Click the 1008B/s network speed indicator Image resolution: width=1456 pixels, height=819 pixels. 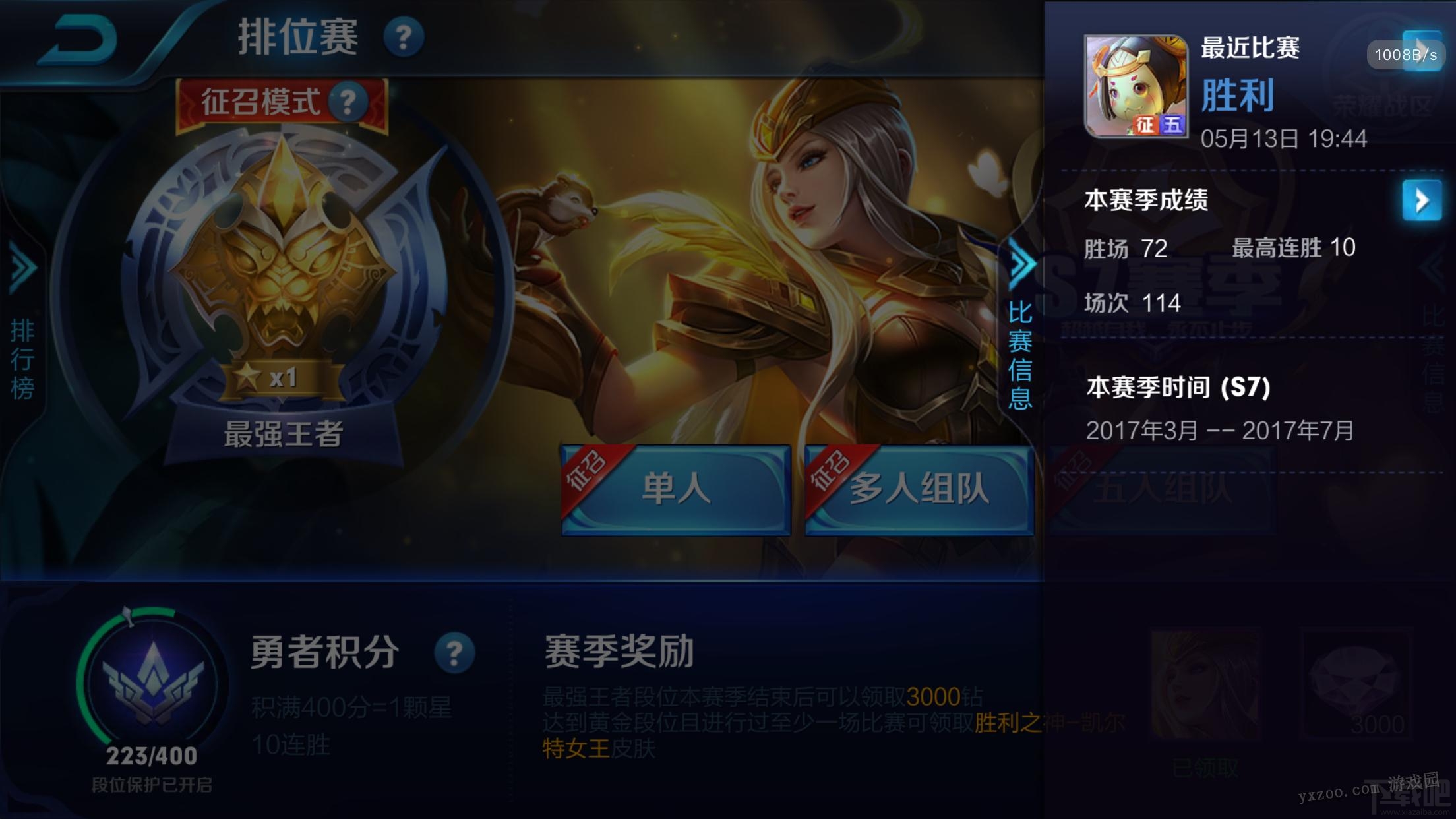[x=1408, y=55]
